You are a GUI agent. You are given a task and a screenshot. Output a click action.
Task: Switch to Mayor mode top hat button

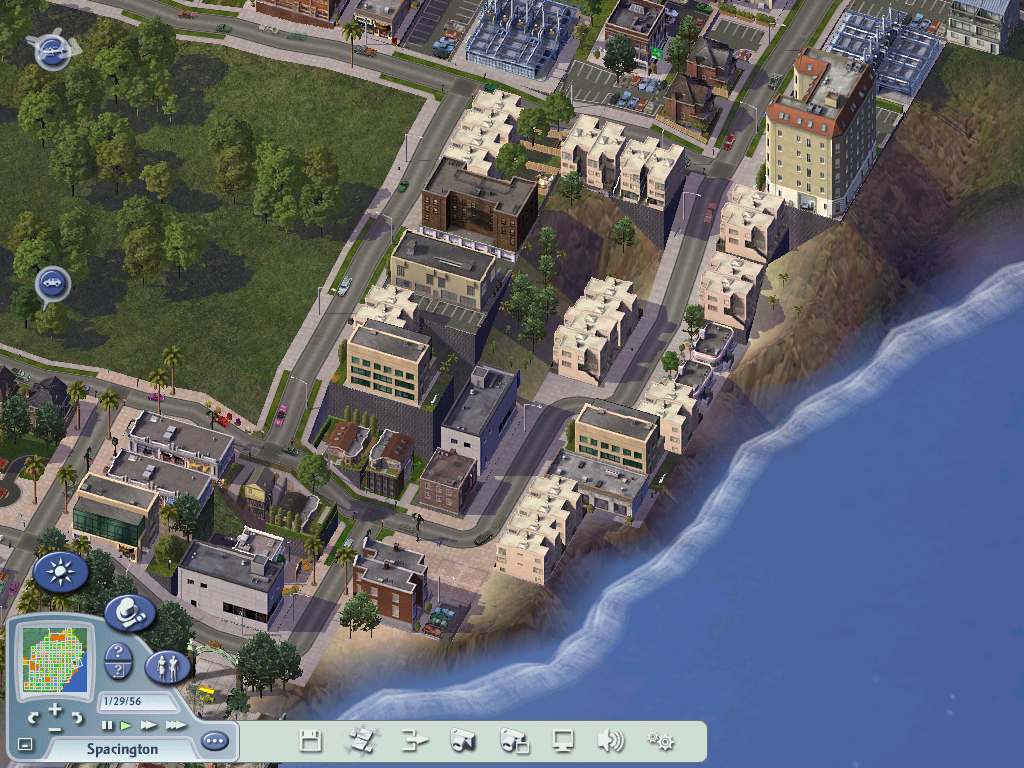(x=129, y=612)
